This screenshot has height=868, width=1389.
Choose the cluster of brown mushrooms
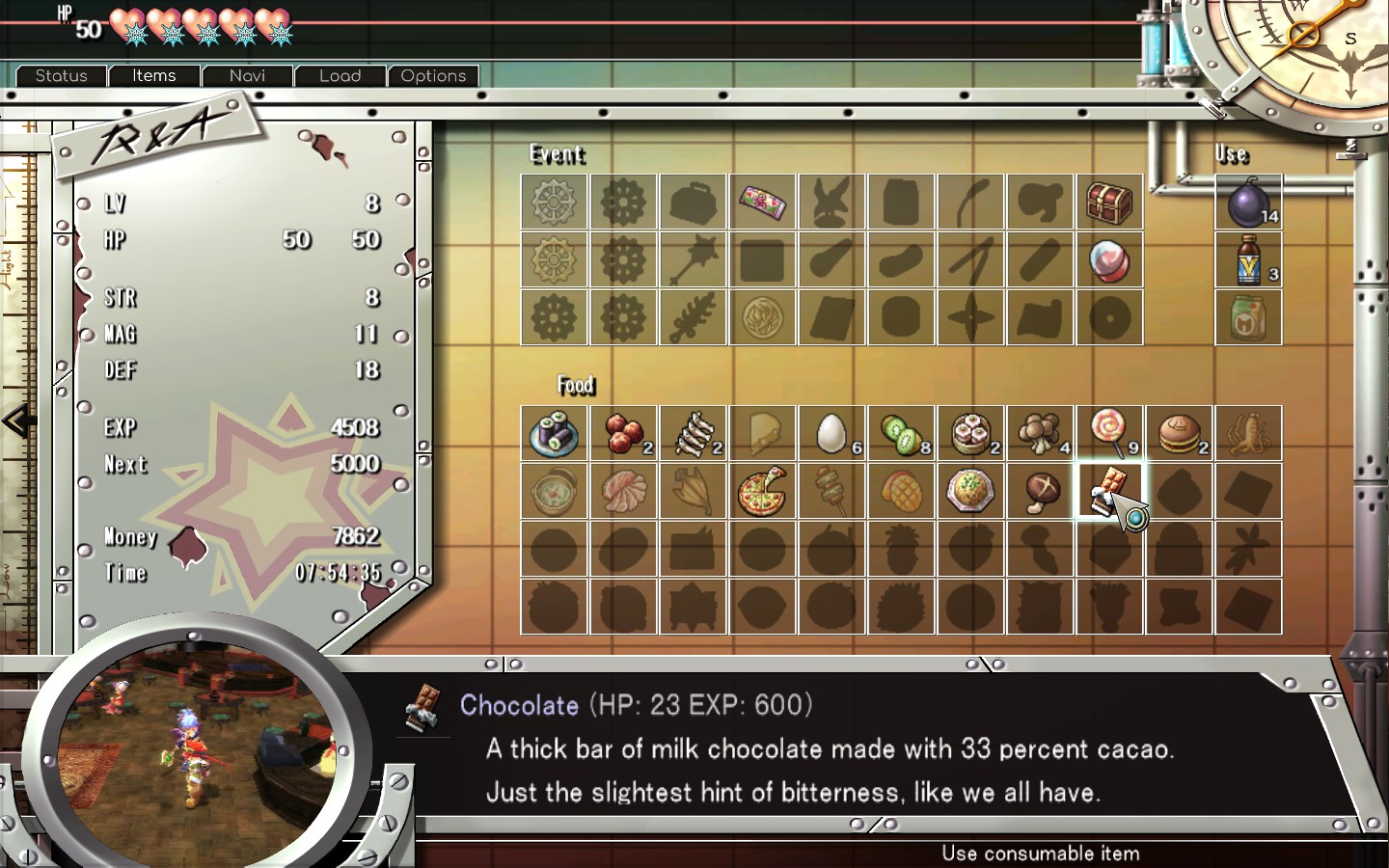(x=1040, y=433)
